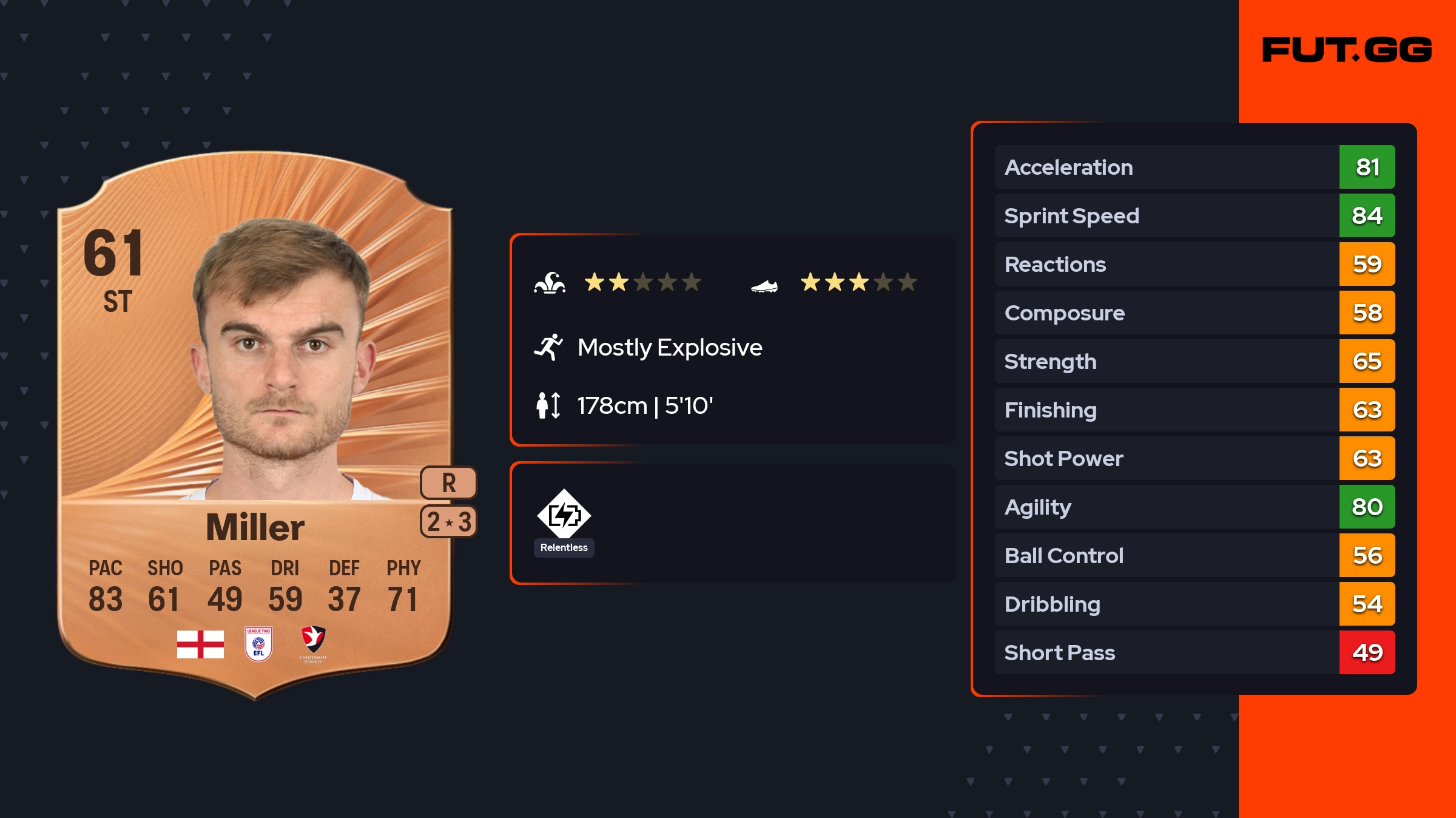Screen dimensions: 1456x818
Task: Click the Relentless playstyle icon
Action: (x=564, y=515)
